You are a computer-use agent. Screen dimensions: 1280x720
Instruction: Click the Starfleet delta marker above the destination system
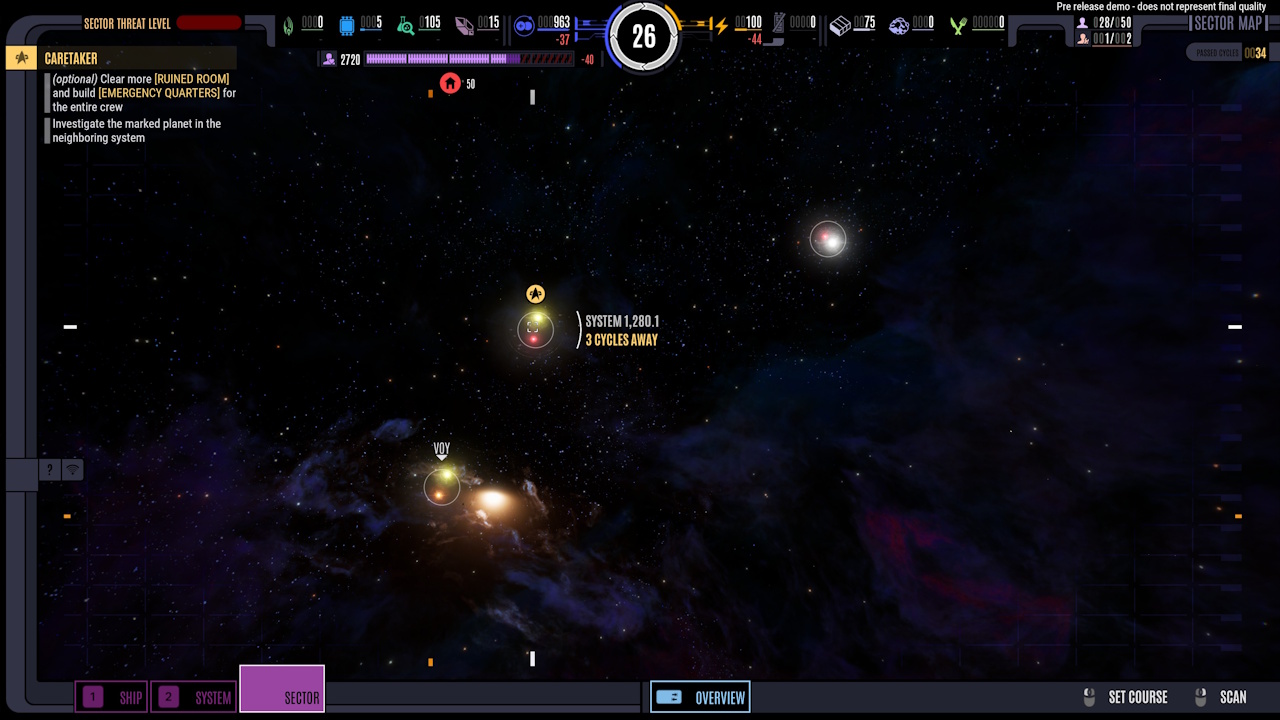pyautogui.click(x=536, y=293)
